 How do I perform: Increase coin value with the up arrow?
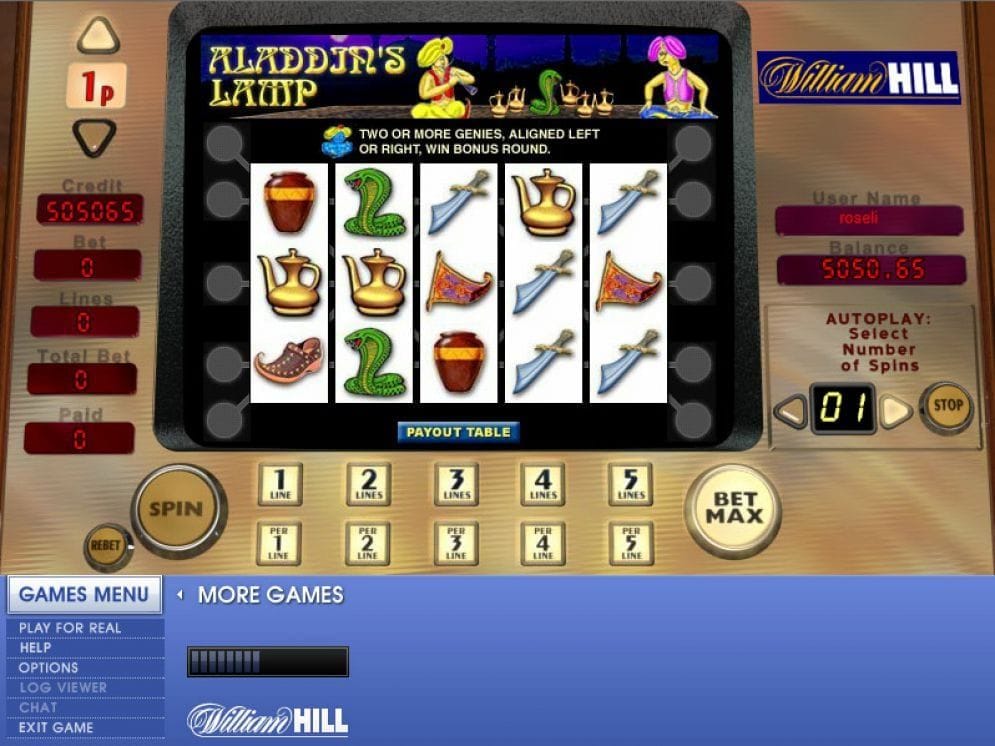point(97,37)
